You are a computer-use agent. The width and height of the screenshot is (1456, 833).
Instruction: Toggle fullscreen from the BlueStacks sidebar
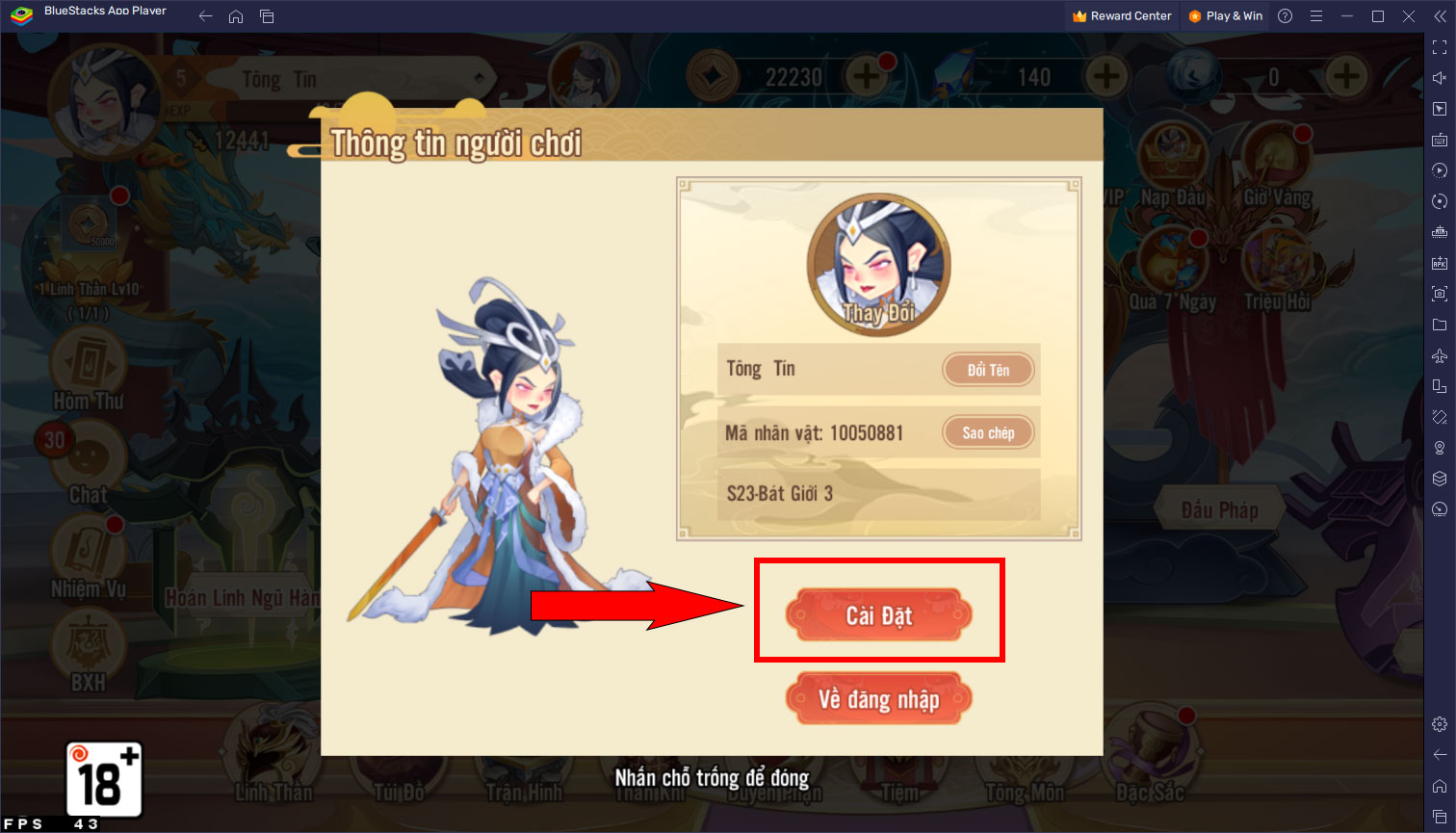pyautogui.click(x=1440, y=46)
